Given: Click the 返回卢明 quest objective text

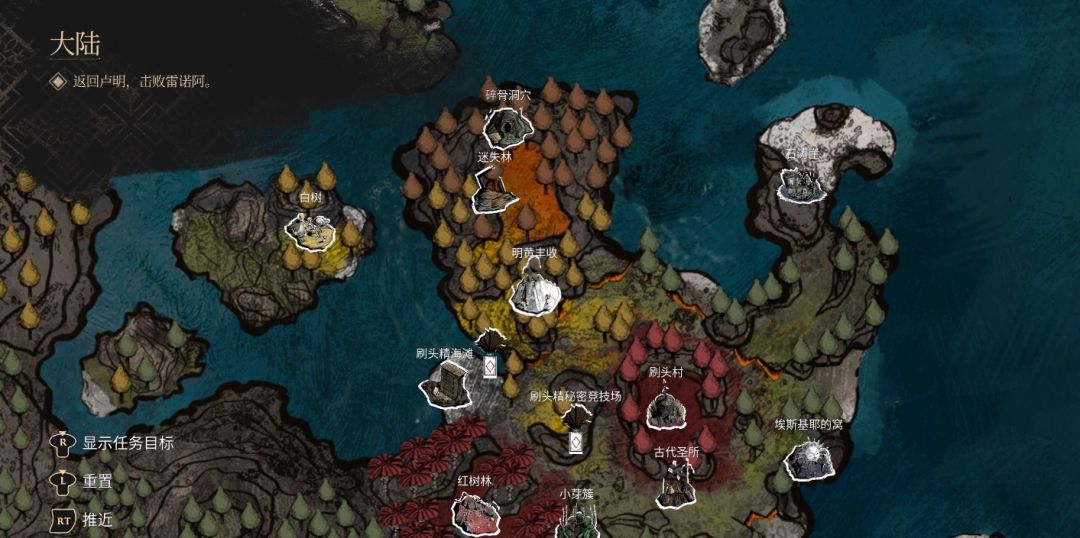Looking at the screenshot, I should point(141,81).
